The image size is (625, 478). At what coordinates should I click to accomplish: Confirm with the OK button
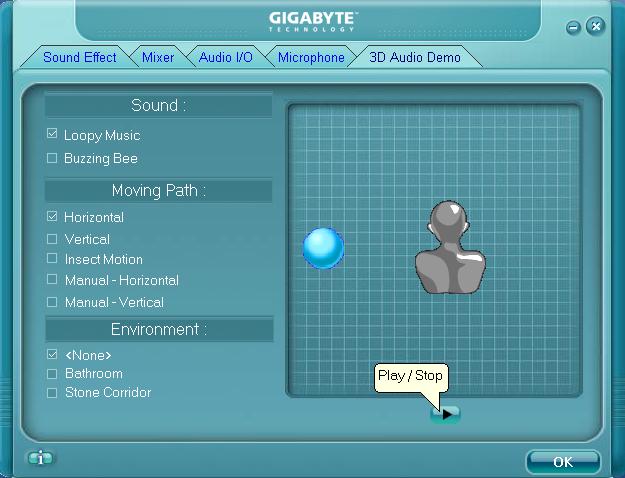point(563,461)
